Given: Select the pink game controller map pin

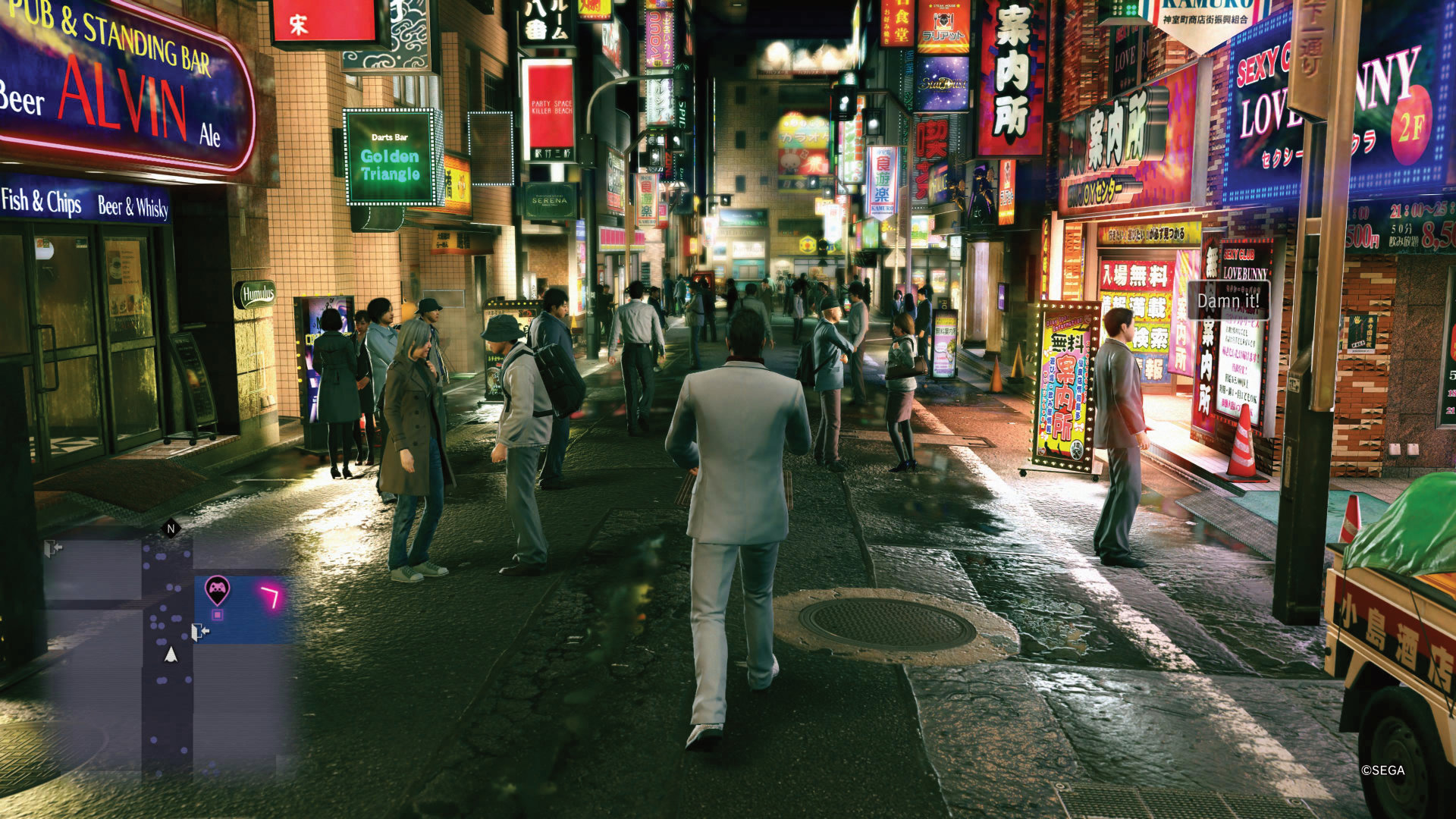Looking at the screenshot, I should pyautogui.click(x=217, y=588).
